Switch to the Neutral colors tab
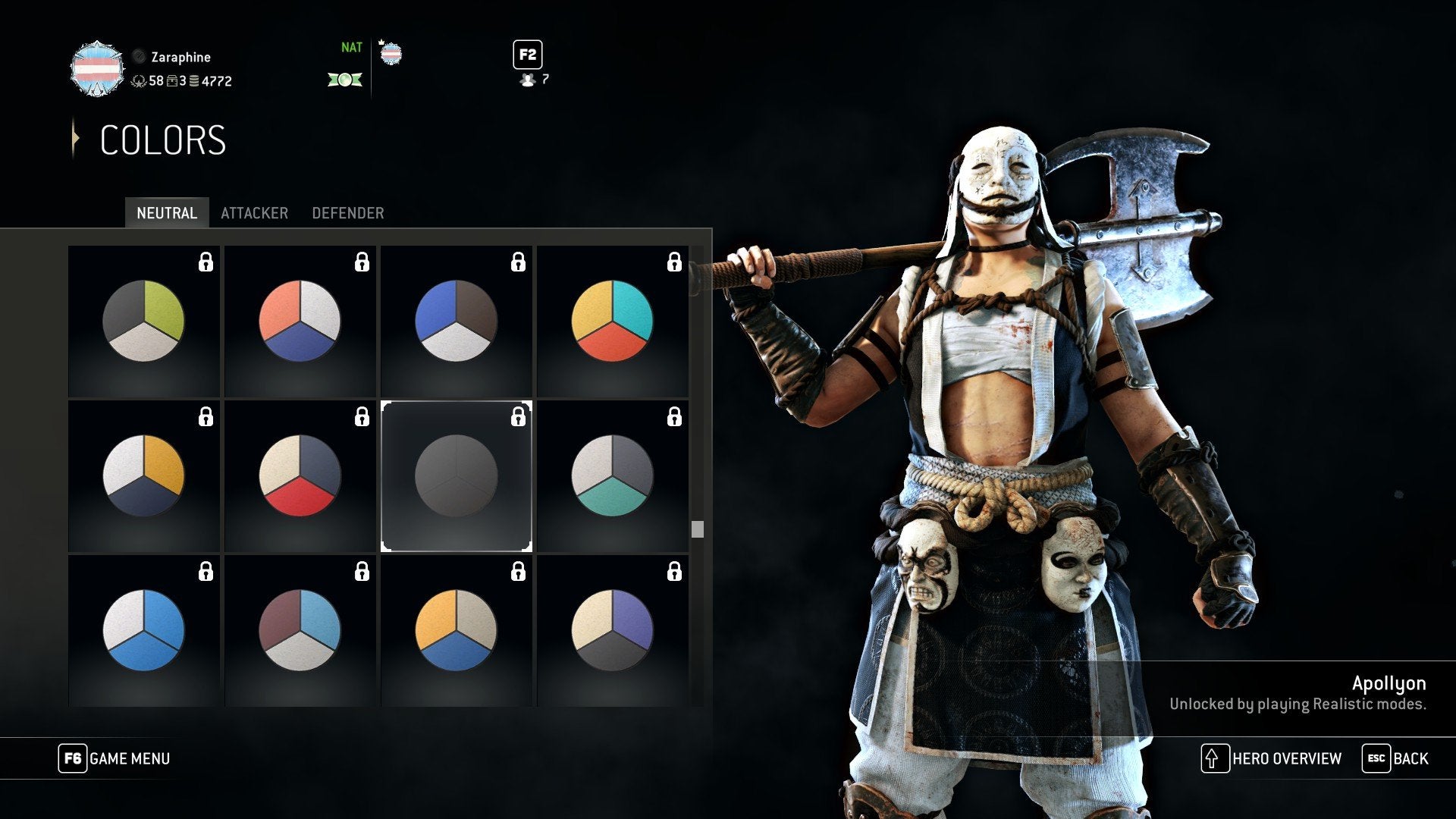This screenshot has height=819, width=1456. 166,213
